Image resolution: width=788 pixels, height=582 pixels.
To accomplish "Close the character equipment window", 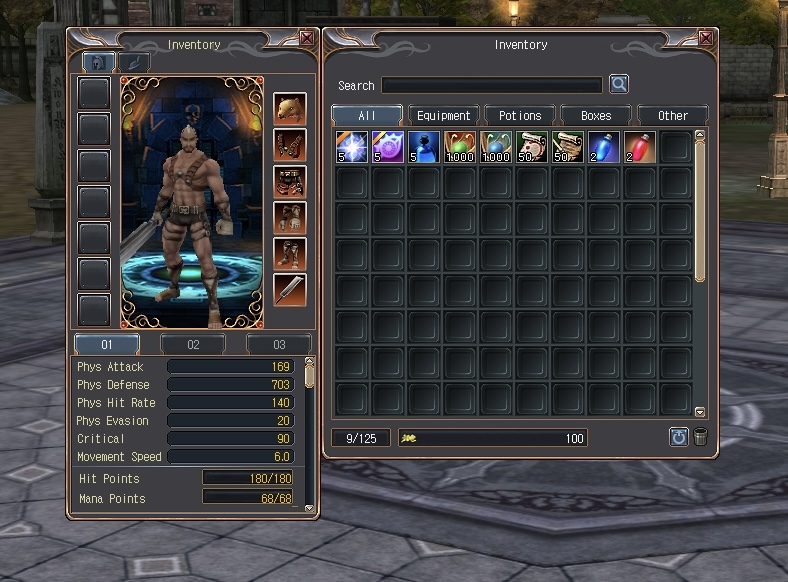I will [x=307, y=39].
